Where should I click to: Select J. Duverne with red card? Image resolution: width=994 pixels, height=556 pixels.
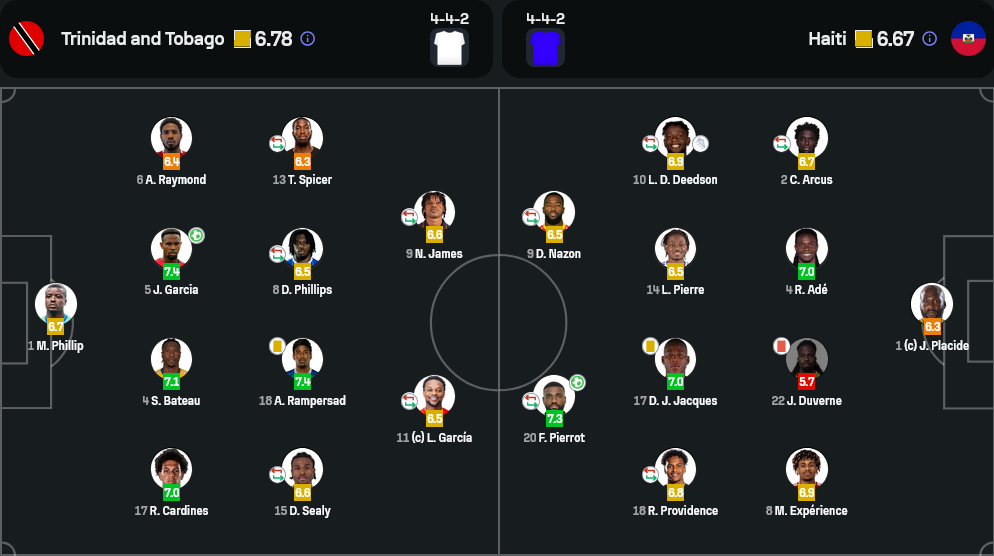pyautogui.click(x=806, y=360)
